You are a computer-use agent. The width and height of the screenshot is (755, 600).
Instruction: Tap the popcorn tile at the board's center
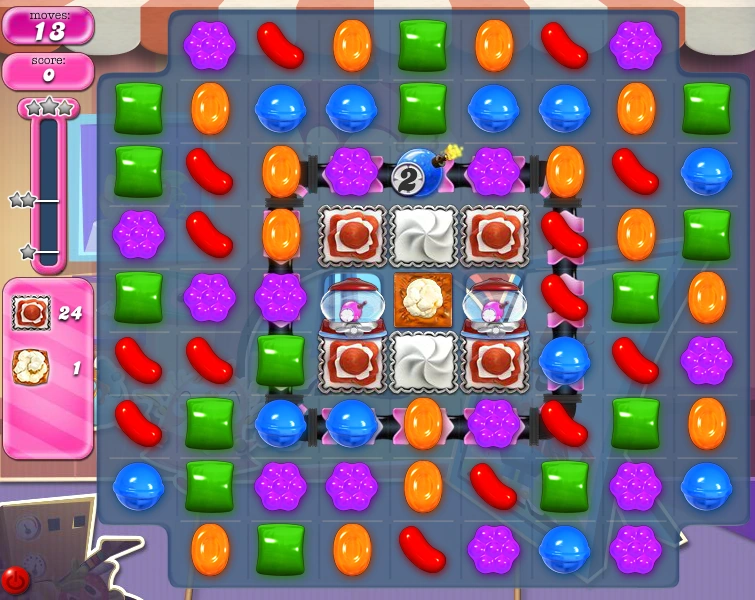[422, 300]
